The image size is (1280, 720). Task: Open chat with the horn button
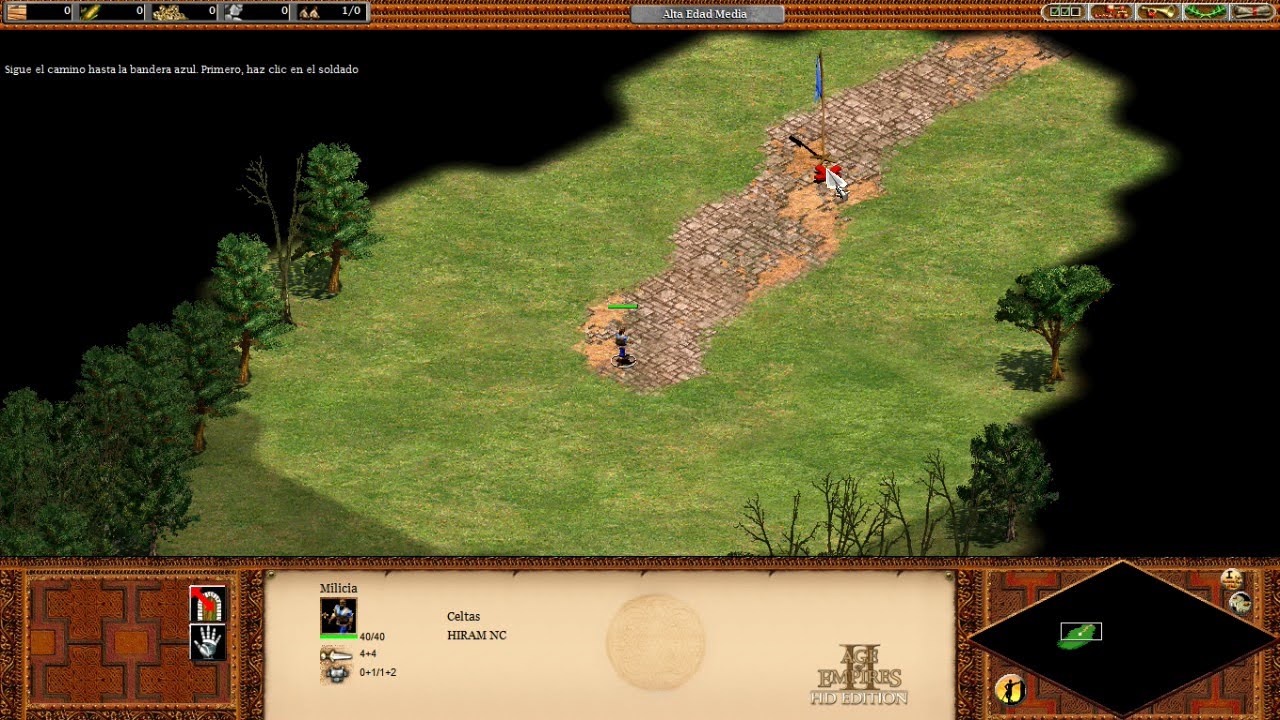point(1158,12)
